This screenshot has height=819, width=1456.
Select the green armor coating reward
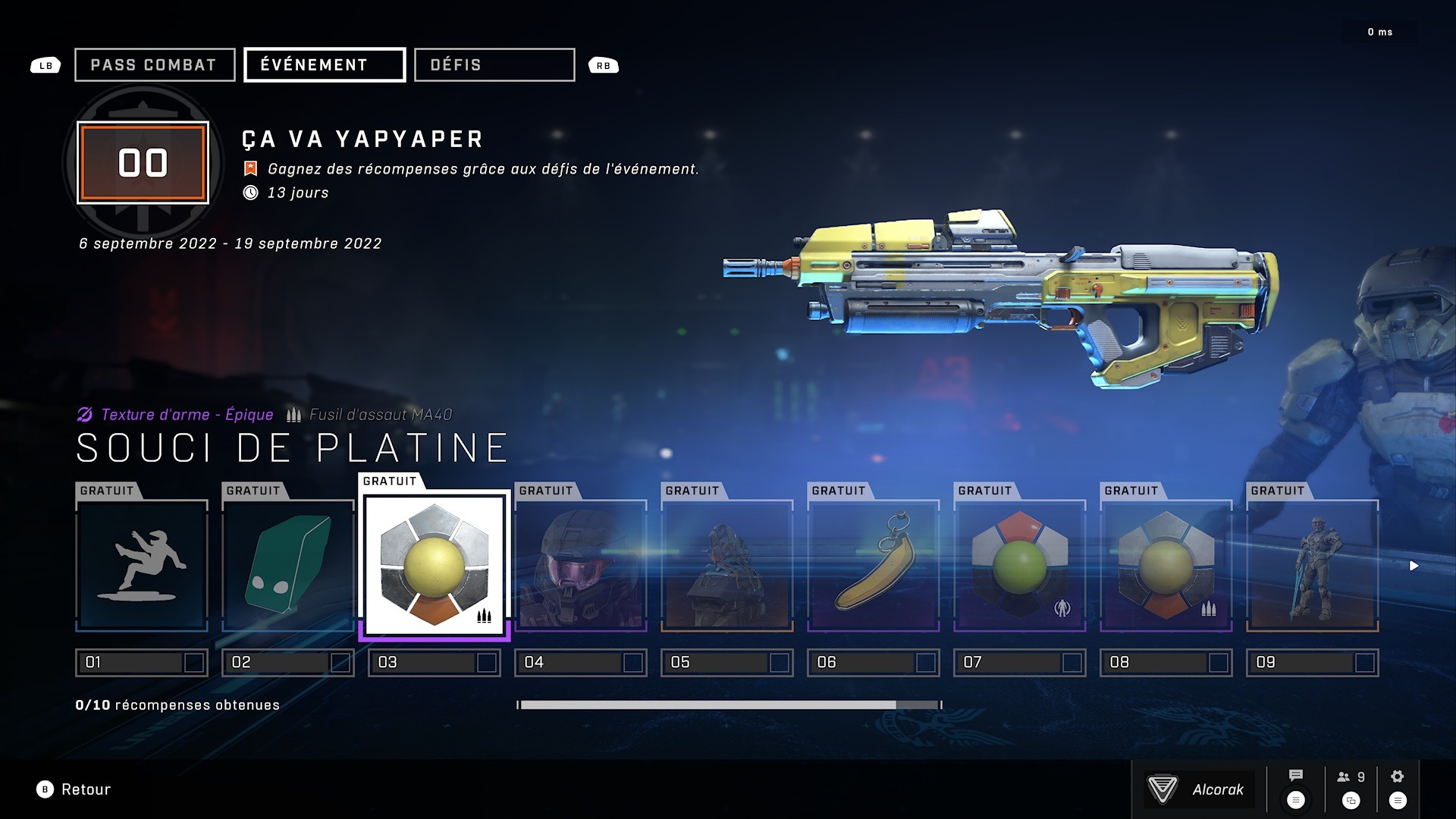(1020, 566)
